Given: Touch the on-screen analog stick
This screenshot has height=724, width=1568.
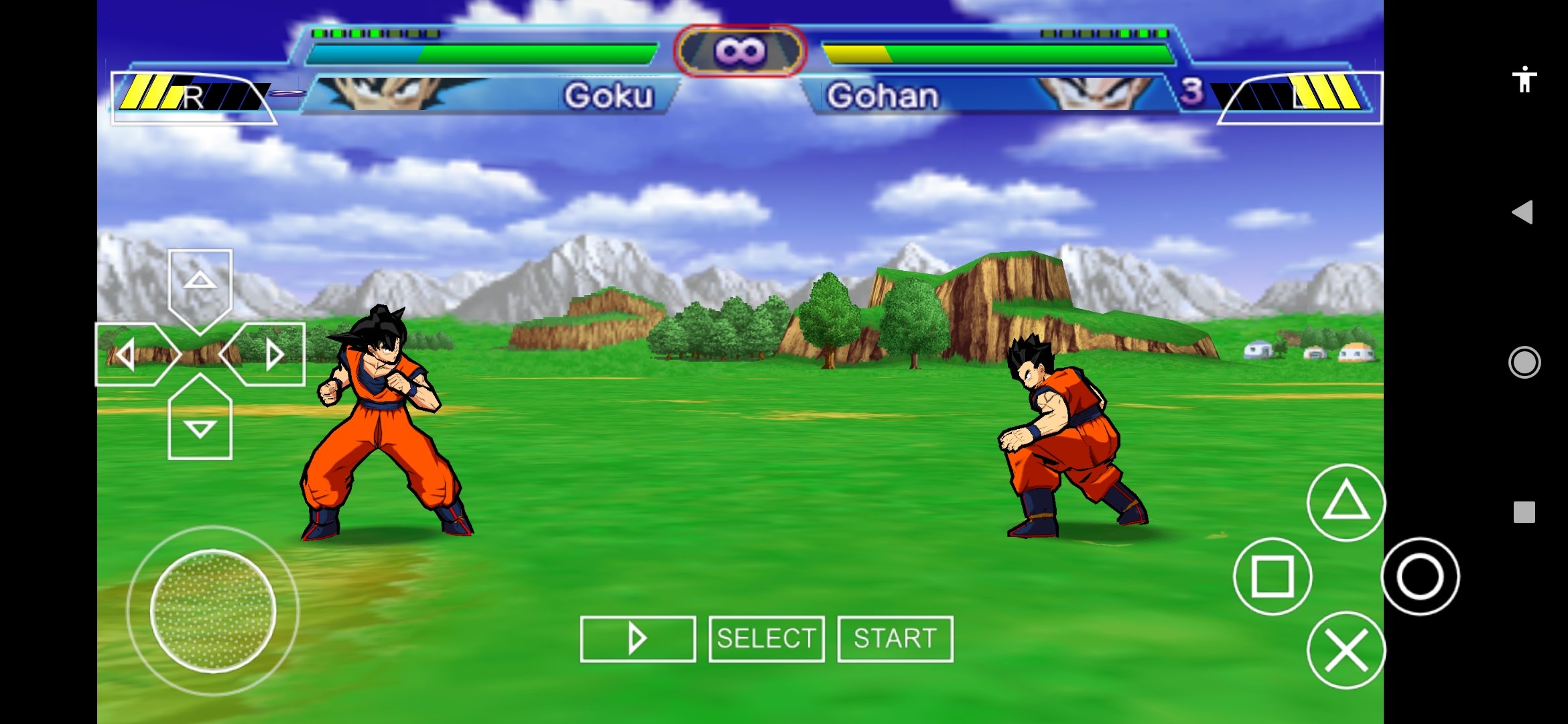Looking at the screenshot, I should [x=213, y=610].
